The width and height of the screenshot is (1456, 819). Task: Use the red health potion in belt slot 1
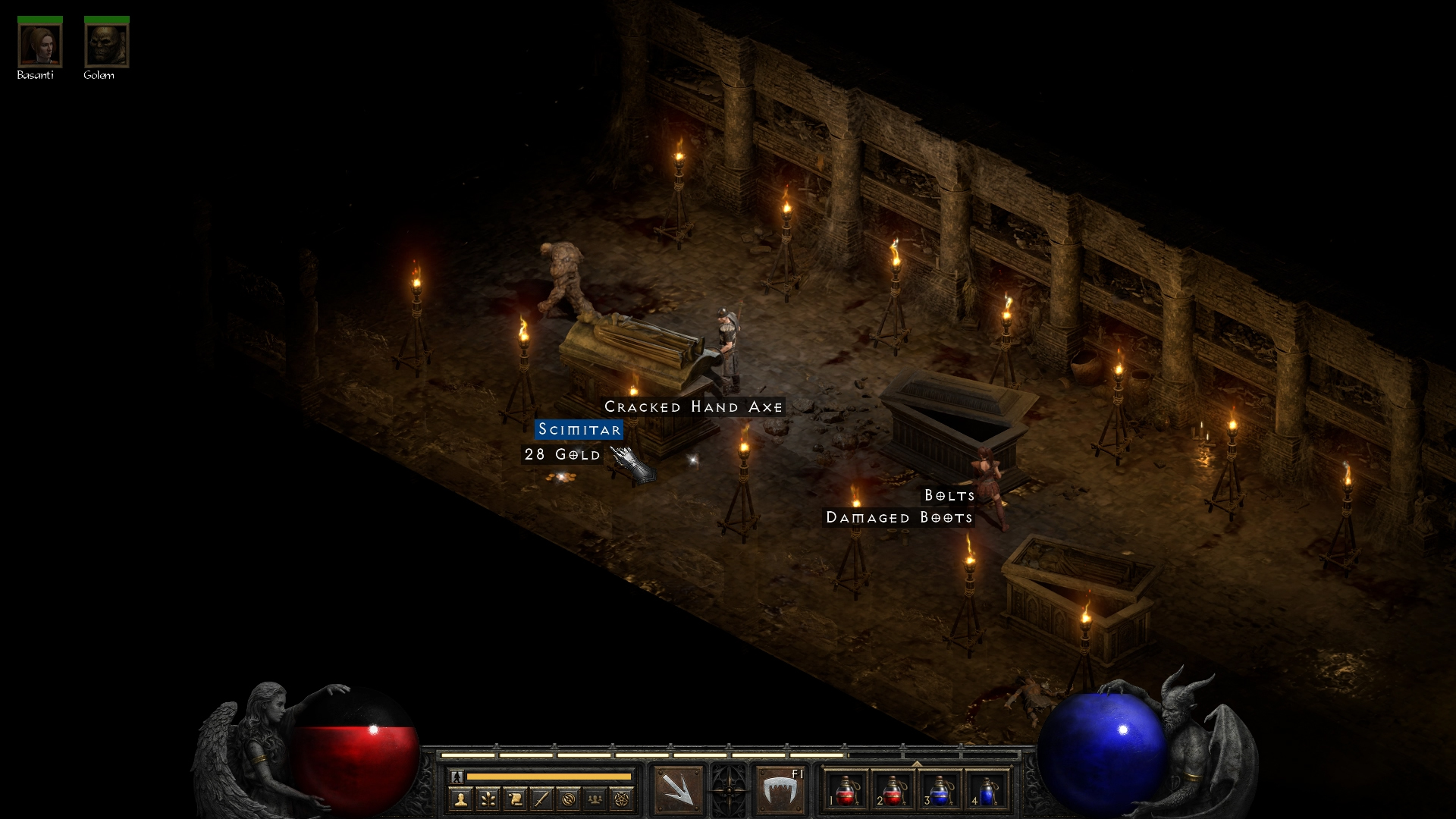click(846, 790)
